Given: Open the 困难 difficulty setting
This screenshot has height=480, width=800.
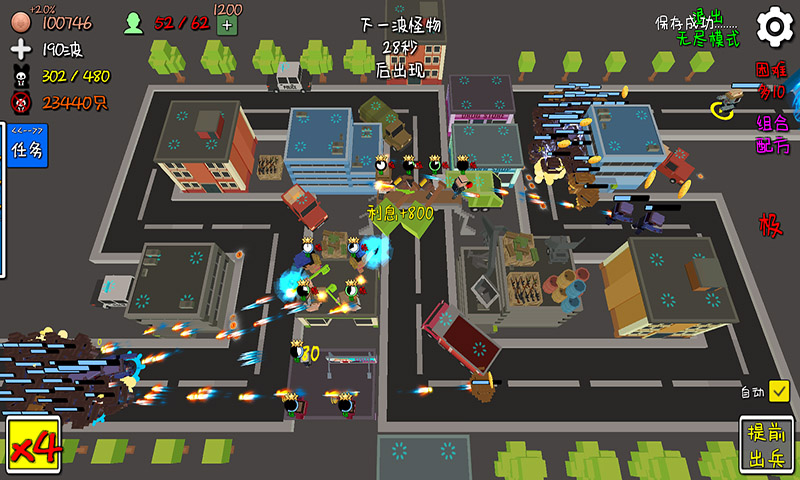Looking at the screenshot, I should pyautogui.click(x=772, y=81).
